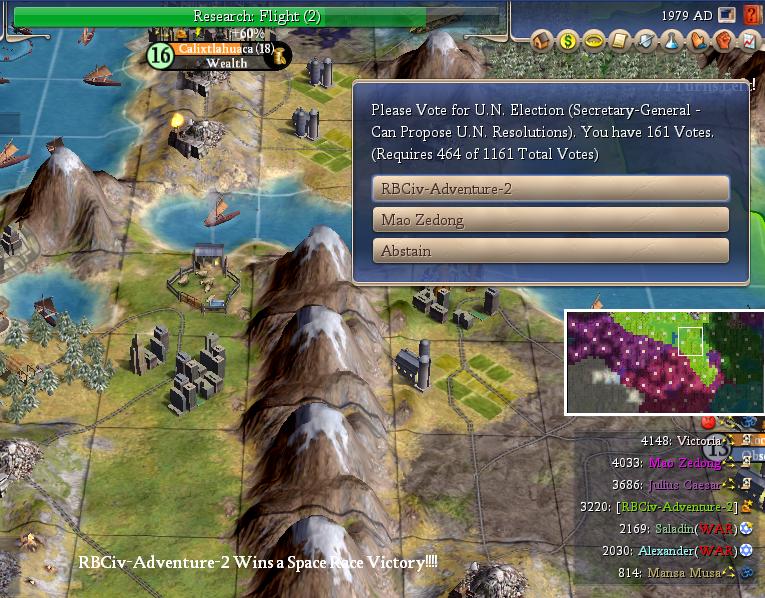This screenshot has width=765, height=598.
Task: Select Mansa Musa in the score list
Action: click(x=686, y=573)
